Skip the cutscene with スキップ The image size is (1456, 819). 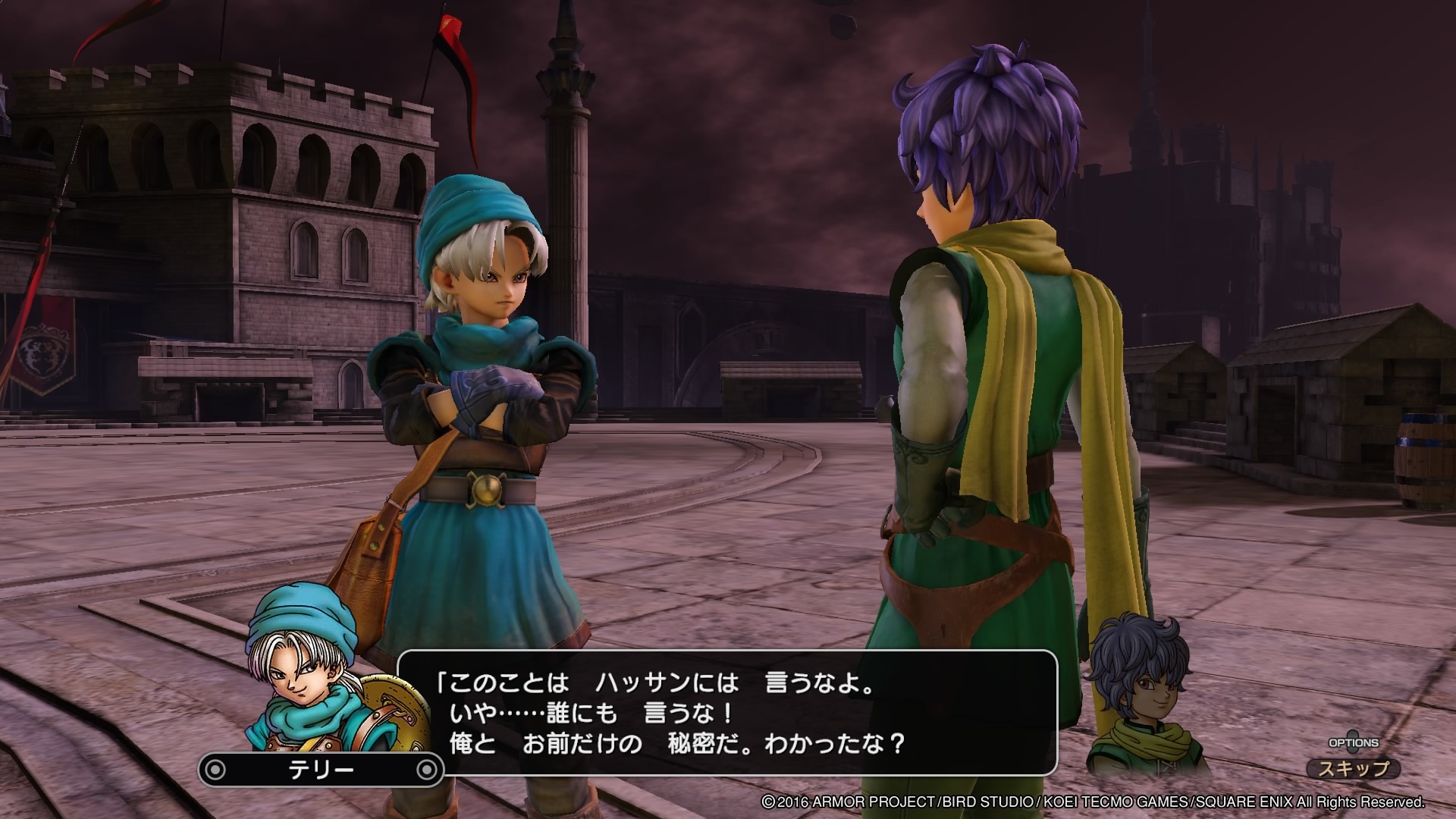click(x=1353, y=769)
